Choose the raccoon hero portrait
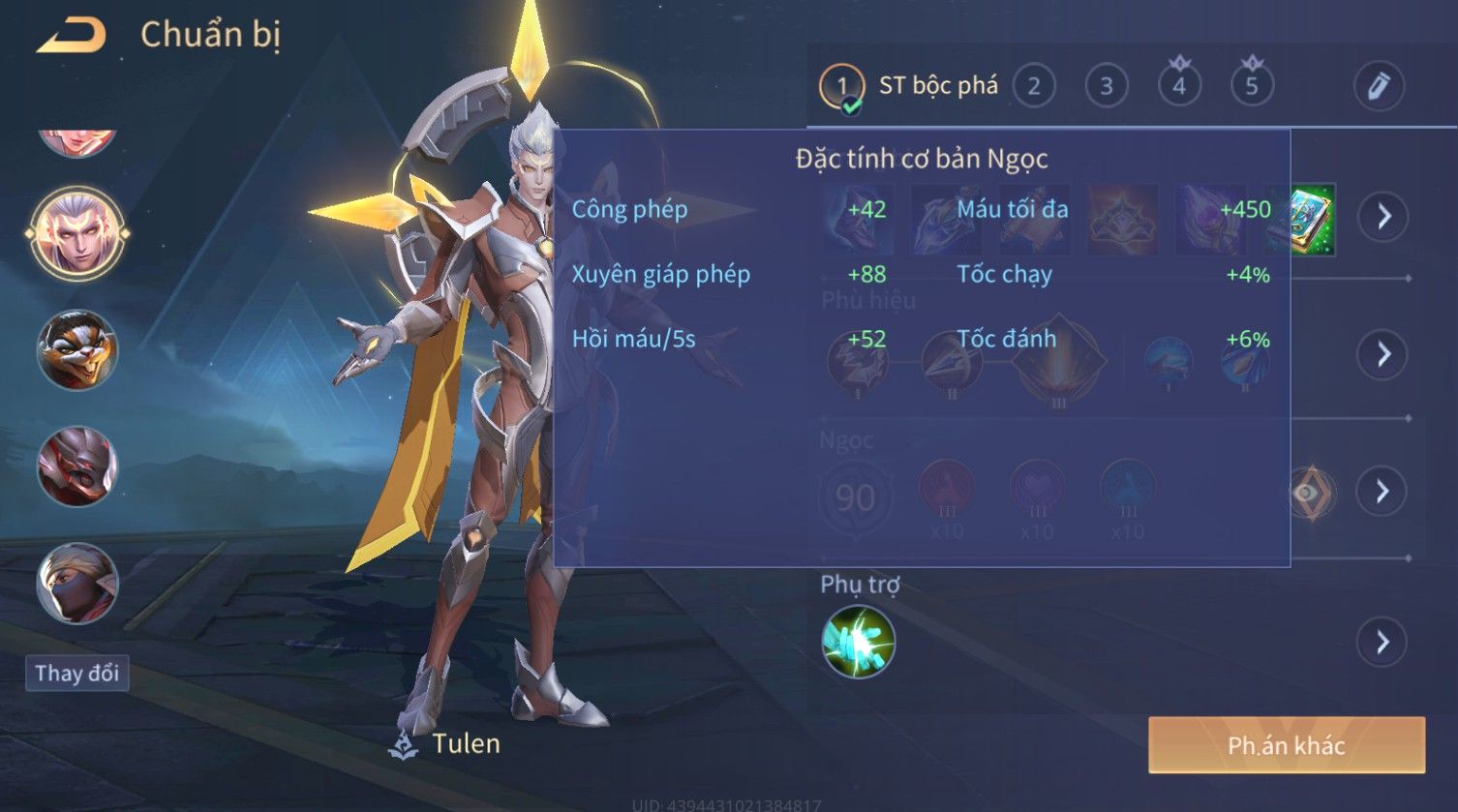Viewport: 1458px width, 812px height. [76, 349]
